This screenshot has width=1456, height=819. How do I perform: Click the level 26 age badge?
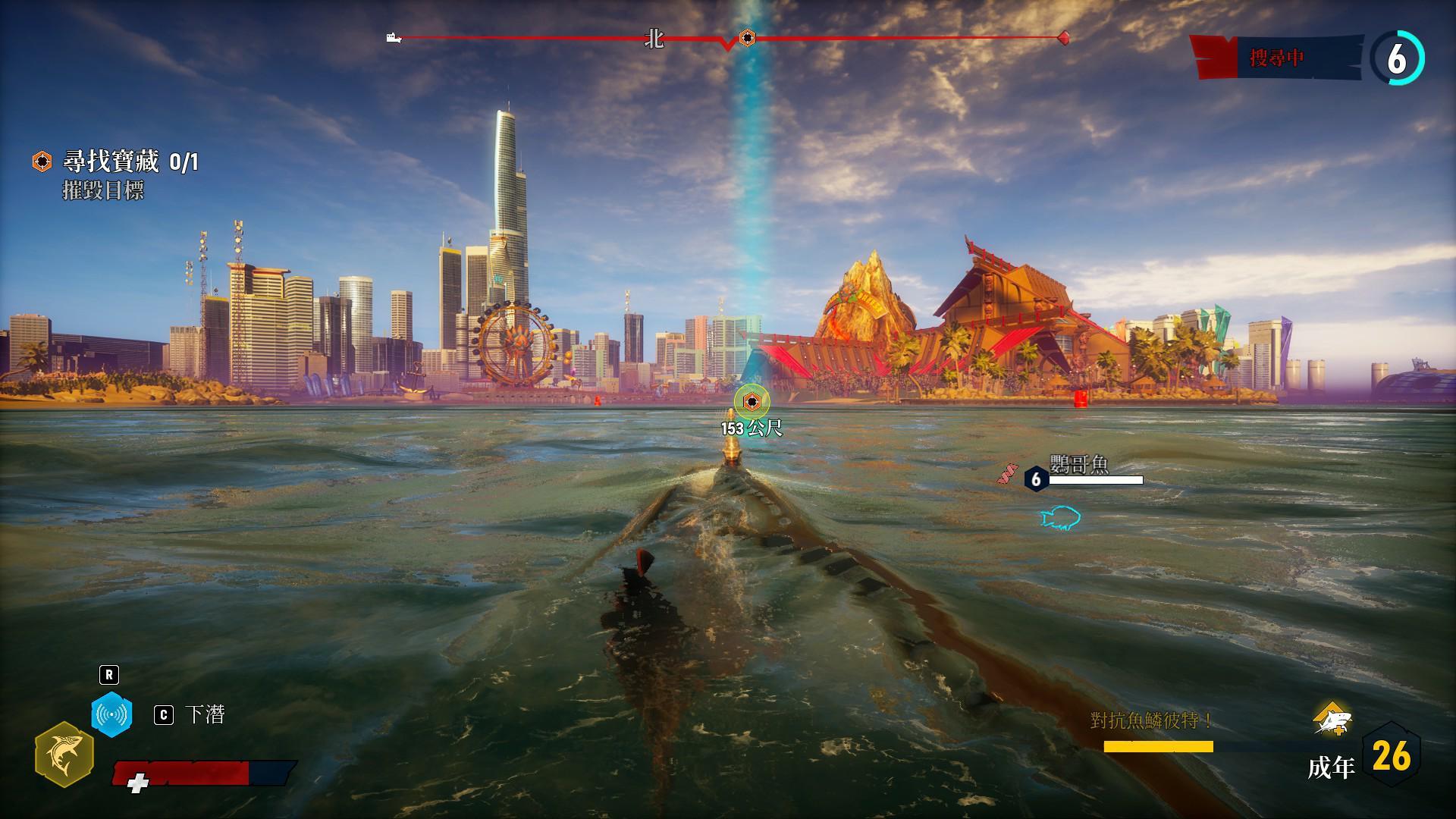click(1392, 756)
